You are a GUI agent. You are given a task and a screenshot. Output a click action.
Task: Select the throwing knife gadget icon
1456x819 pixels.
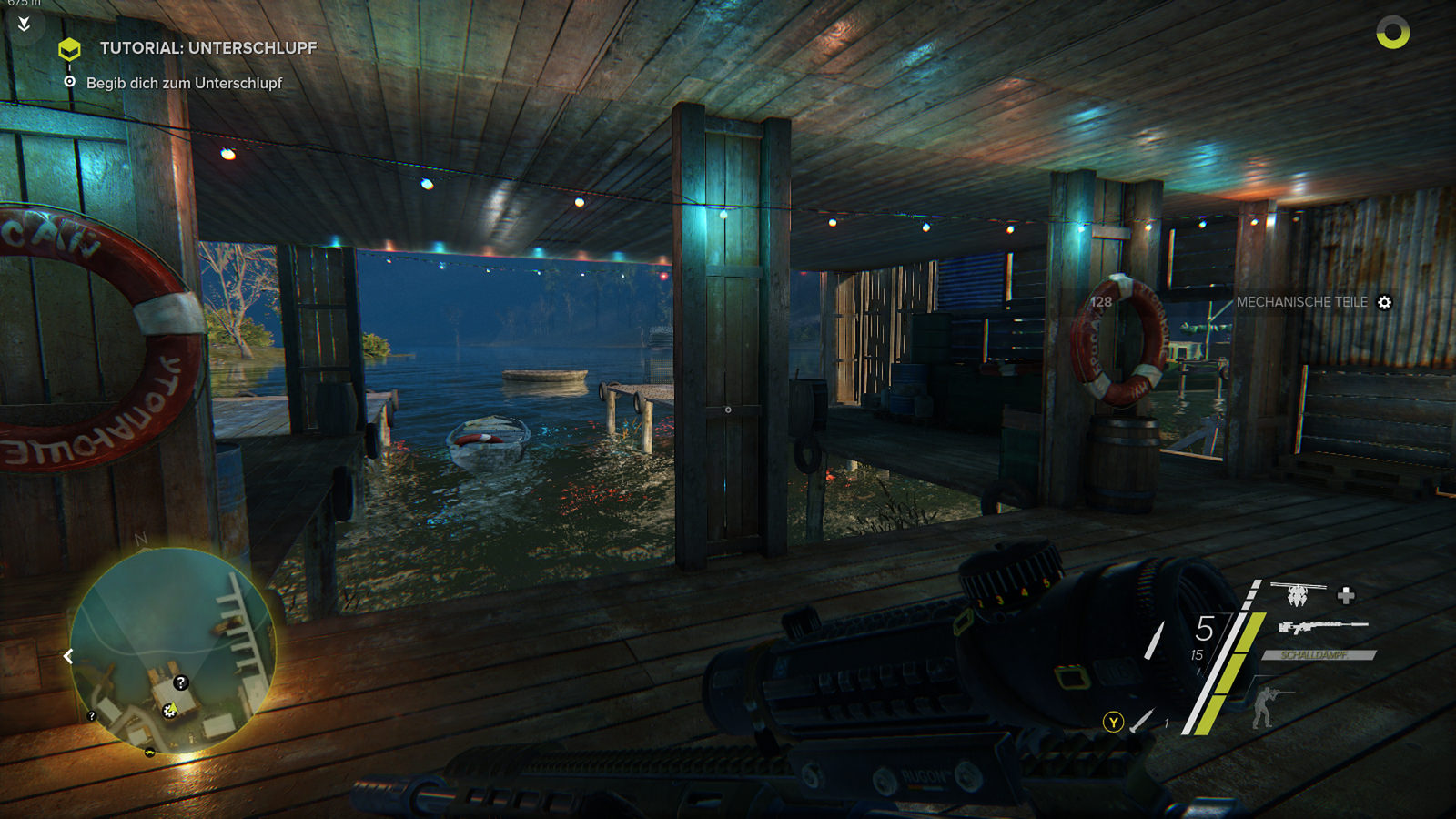(1141, 721)
